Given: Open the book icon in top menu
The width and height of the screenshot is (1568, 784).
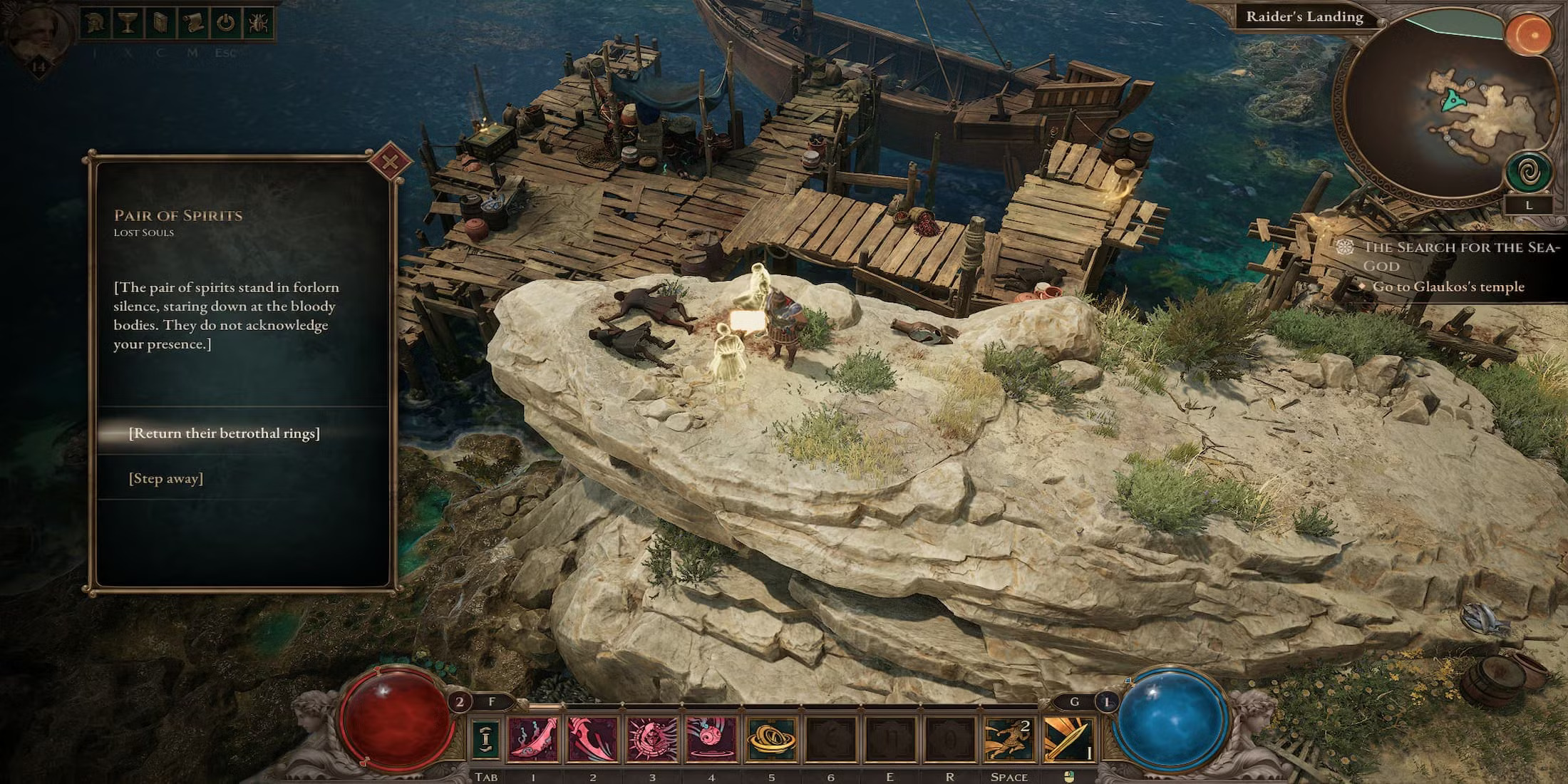Looking at the screenshot, I should coord(160,23).
